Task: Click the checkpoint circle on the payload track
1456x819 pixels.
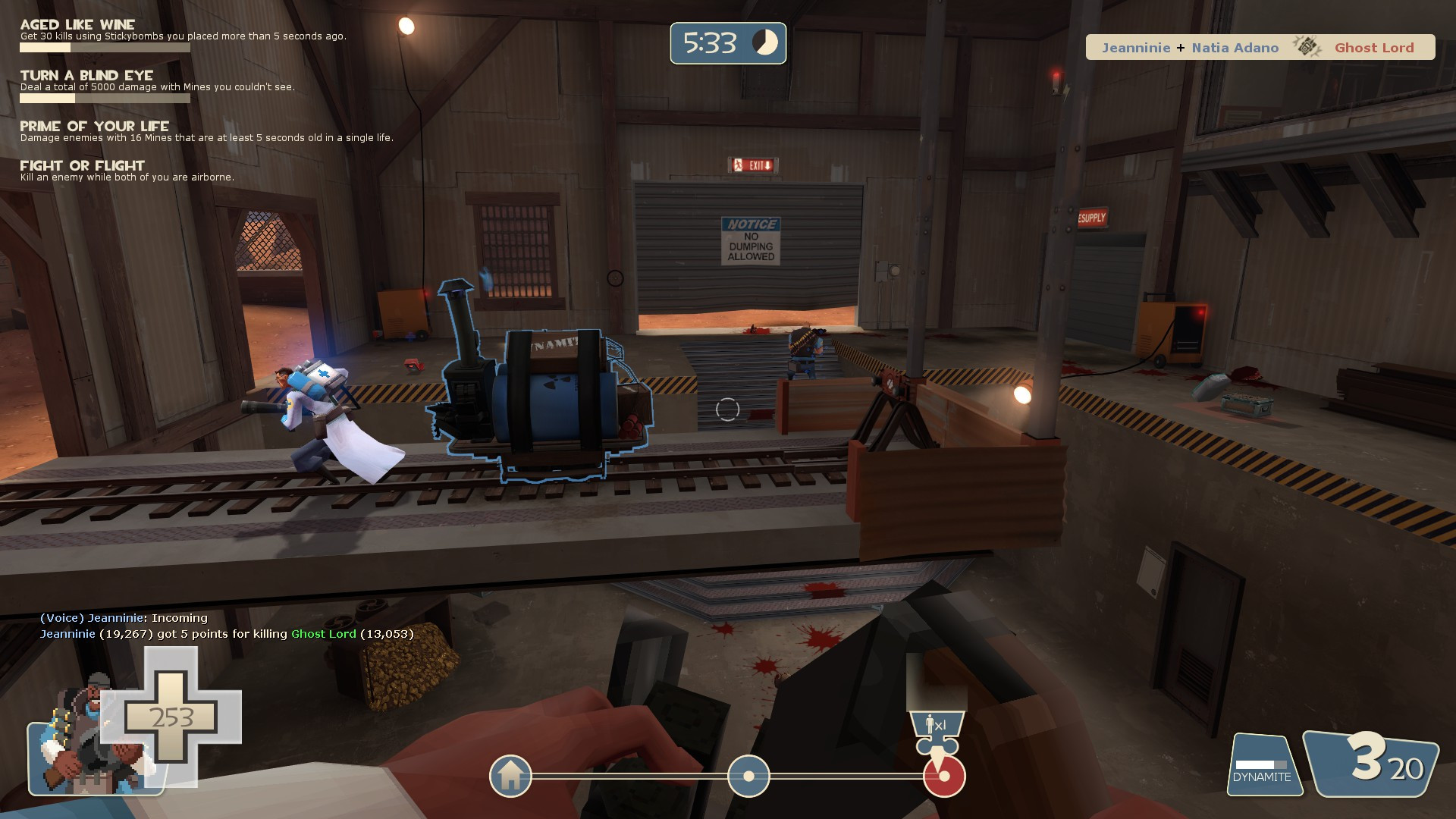Action: click(749, 777)
